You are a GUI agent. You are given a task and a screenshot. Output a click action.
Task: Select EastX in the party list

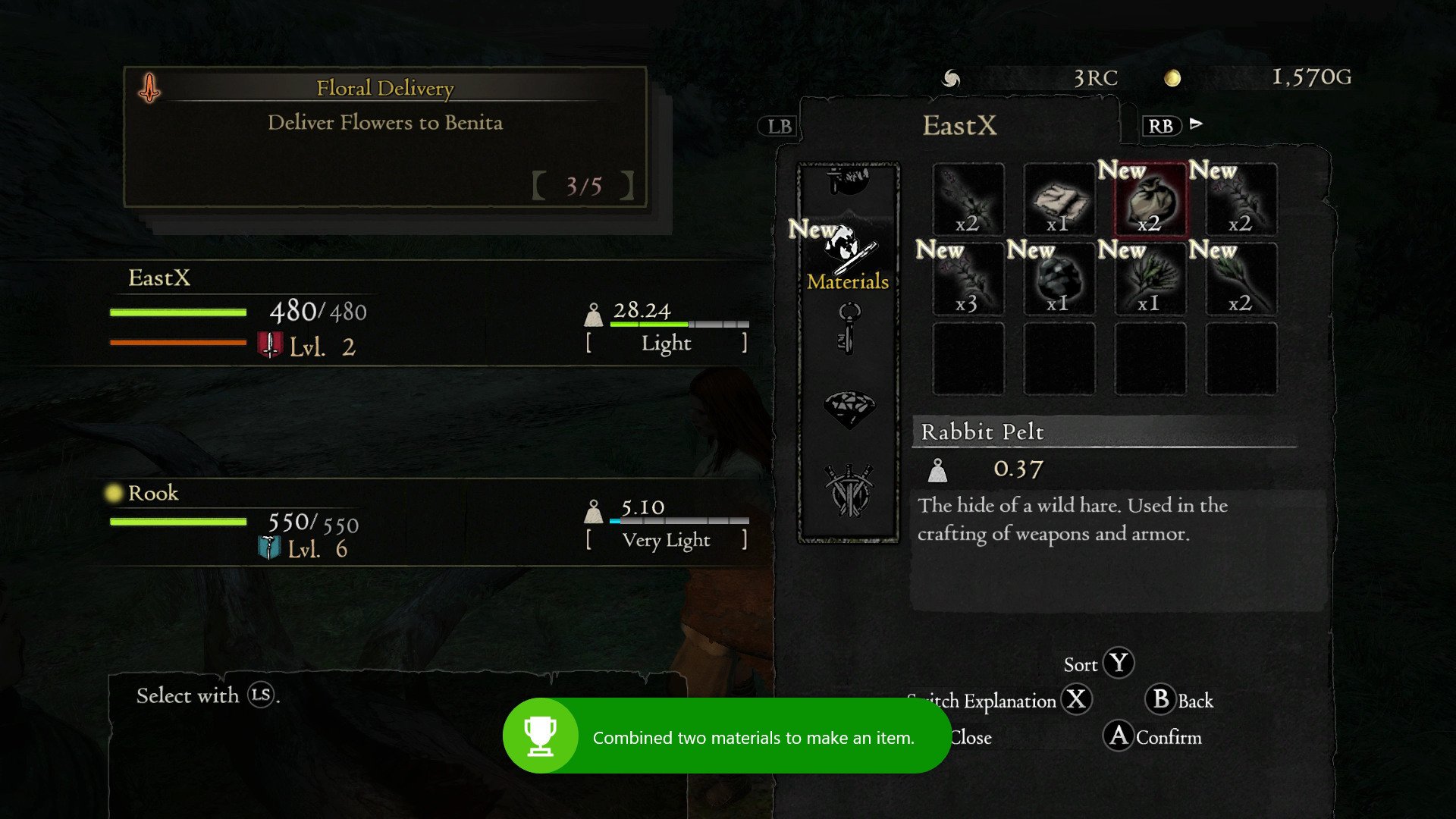(159, 278)
